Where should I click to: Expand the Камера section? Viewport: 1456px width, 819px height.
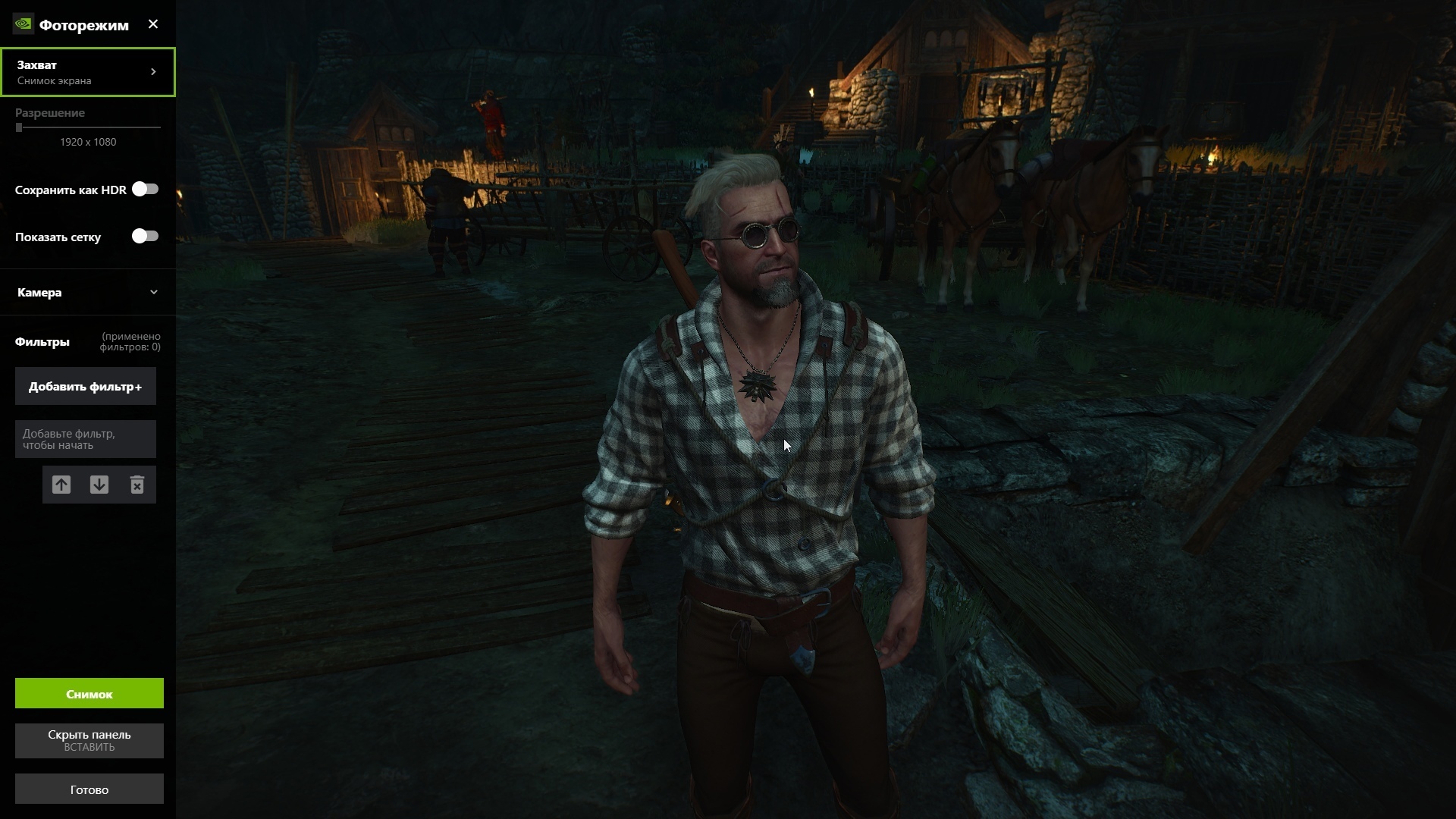[x=88, y=292]
